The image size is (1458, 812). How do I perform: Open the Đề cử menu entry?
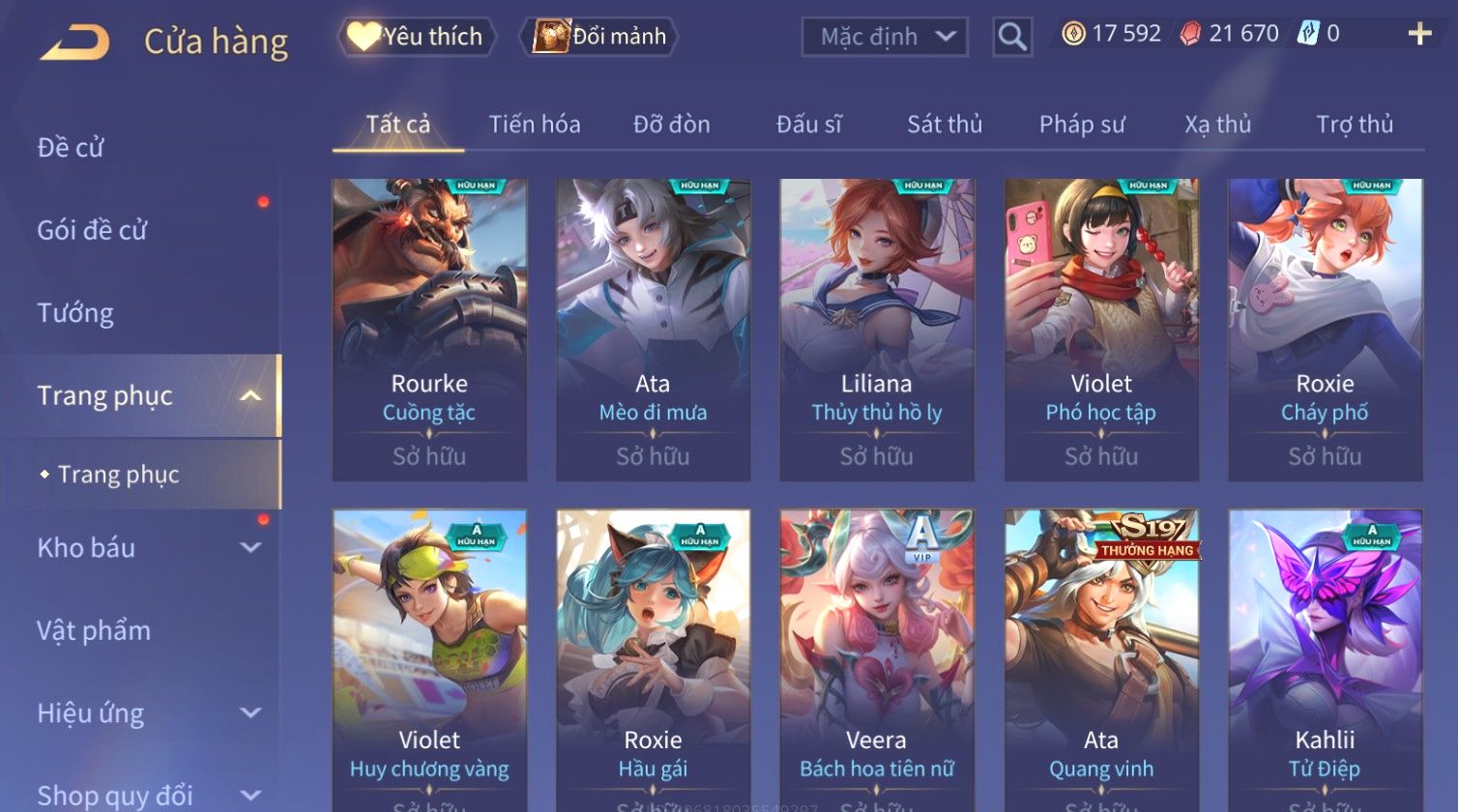71,148
